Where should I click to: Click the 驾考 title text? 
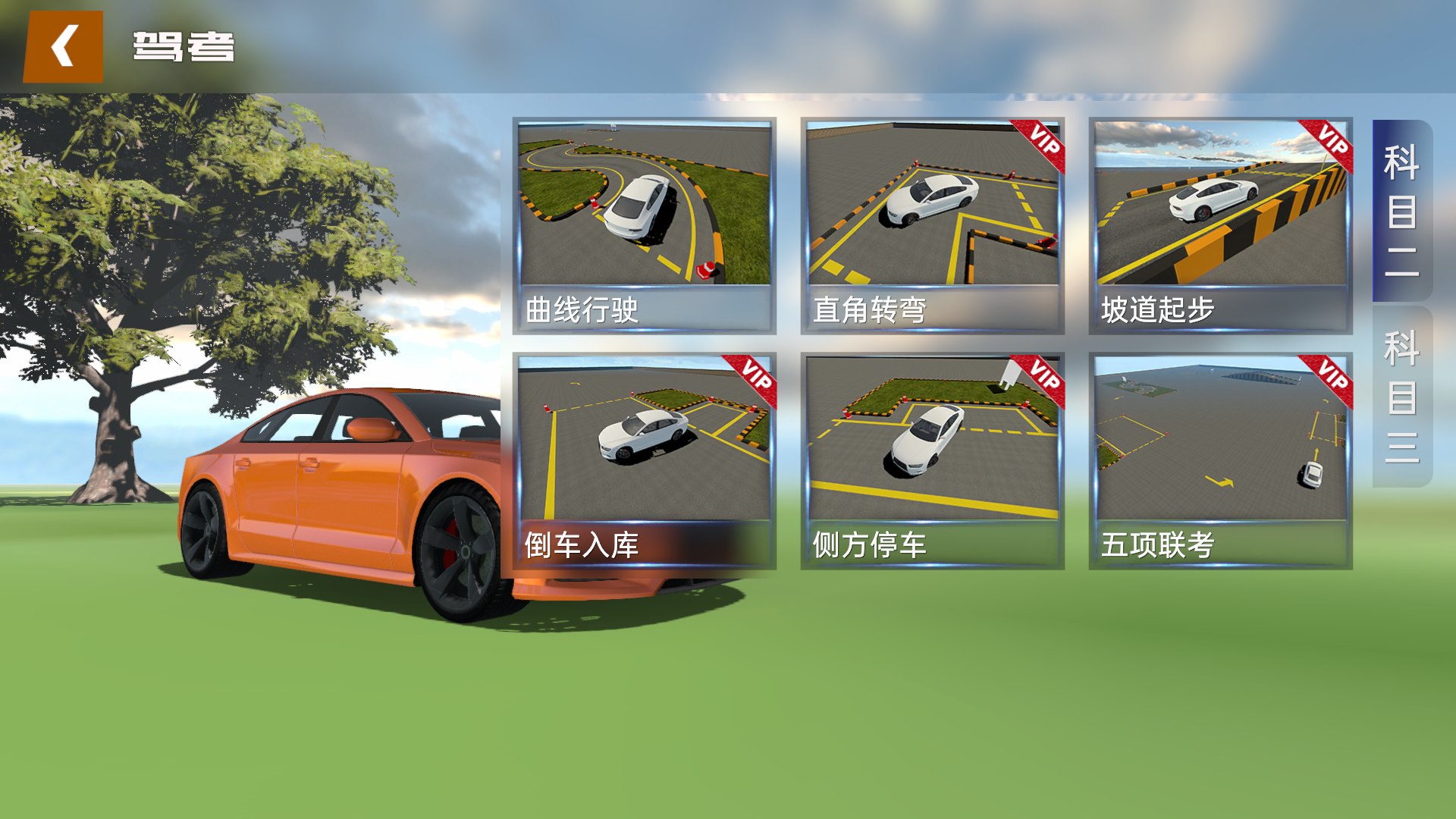(182, 47)
